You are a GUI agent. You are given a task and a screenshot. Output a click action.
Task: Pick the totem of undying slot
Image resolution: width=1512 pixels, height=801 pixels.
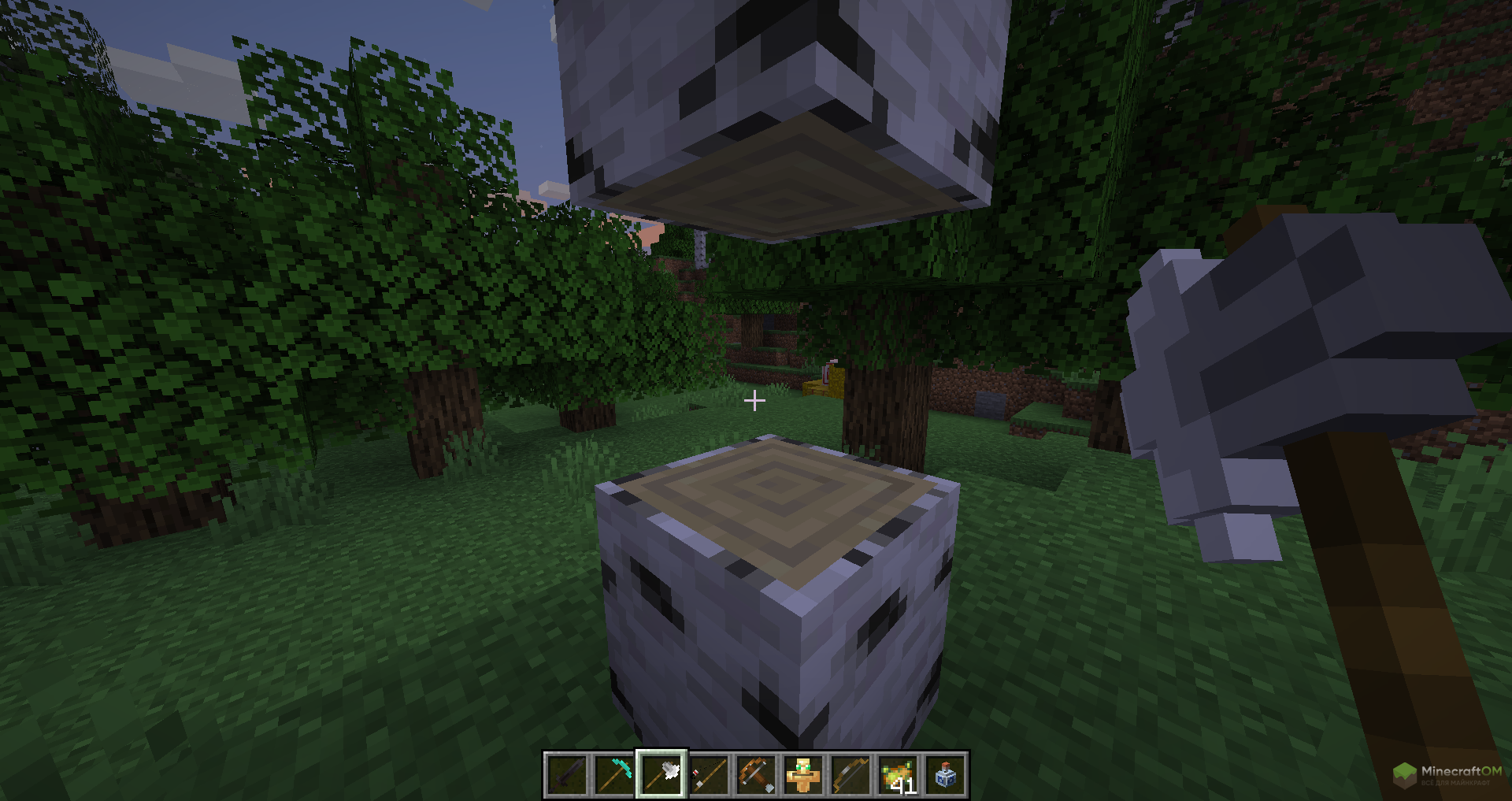[x=803, y=775]
